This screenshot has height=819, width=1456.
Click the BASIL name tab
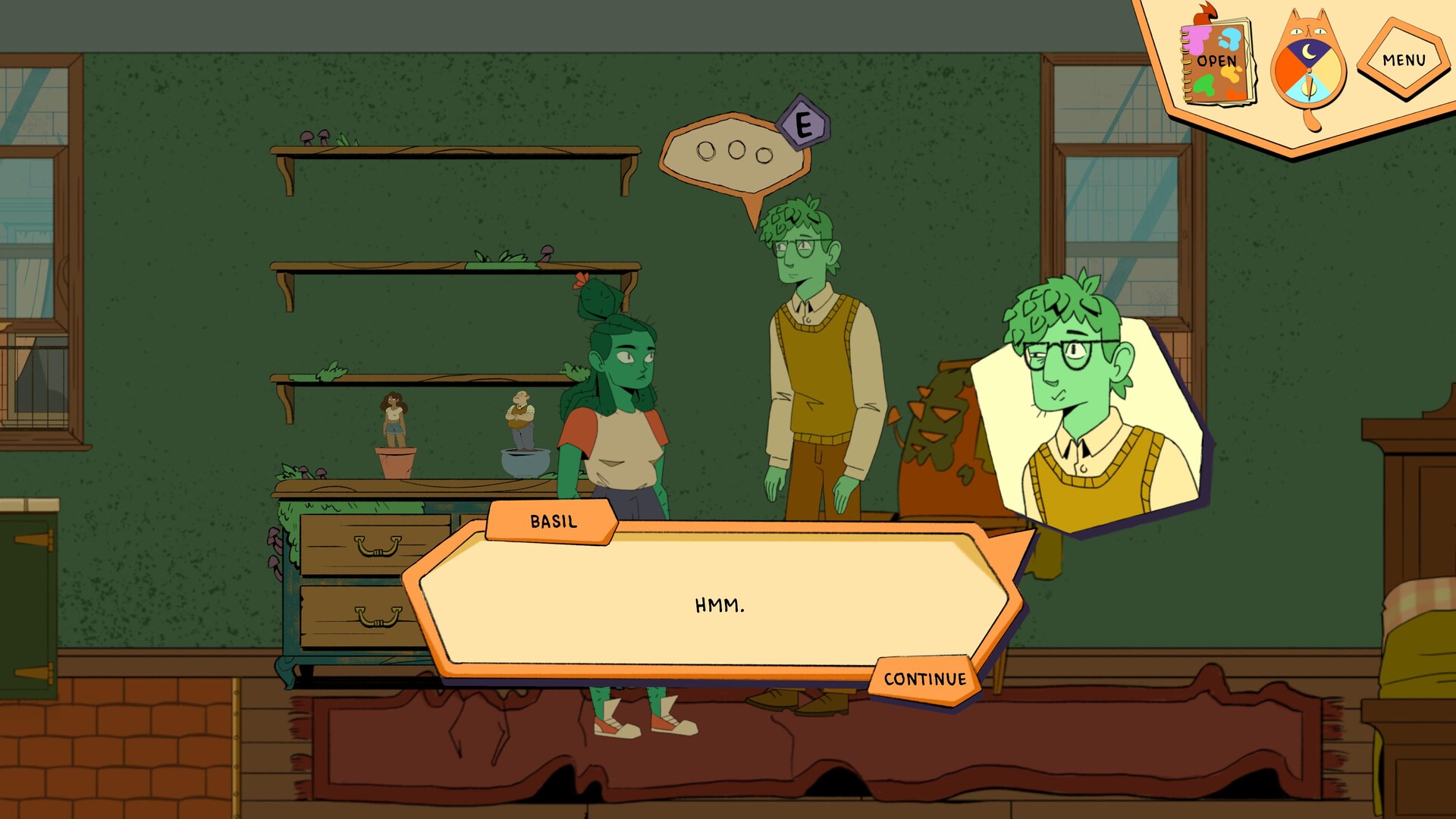tap(553, 521)
